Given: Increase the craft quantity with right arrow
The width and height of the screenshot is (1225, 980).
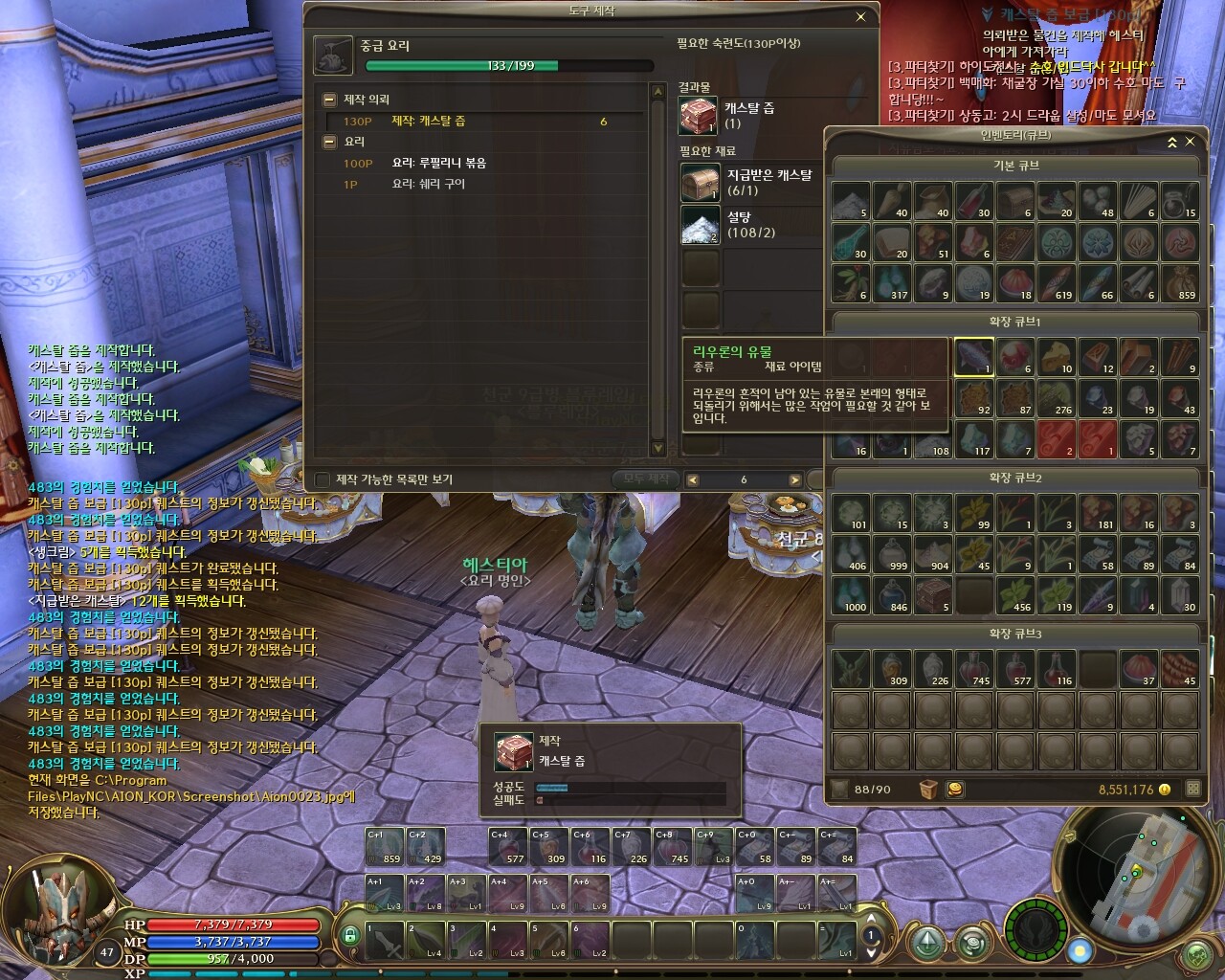Looking at the screenshot, I should click(794, 479).
